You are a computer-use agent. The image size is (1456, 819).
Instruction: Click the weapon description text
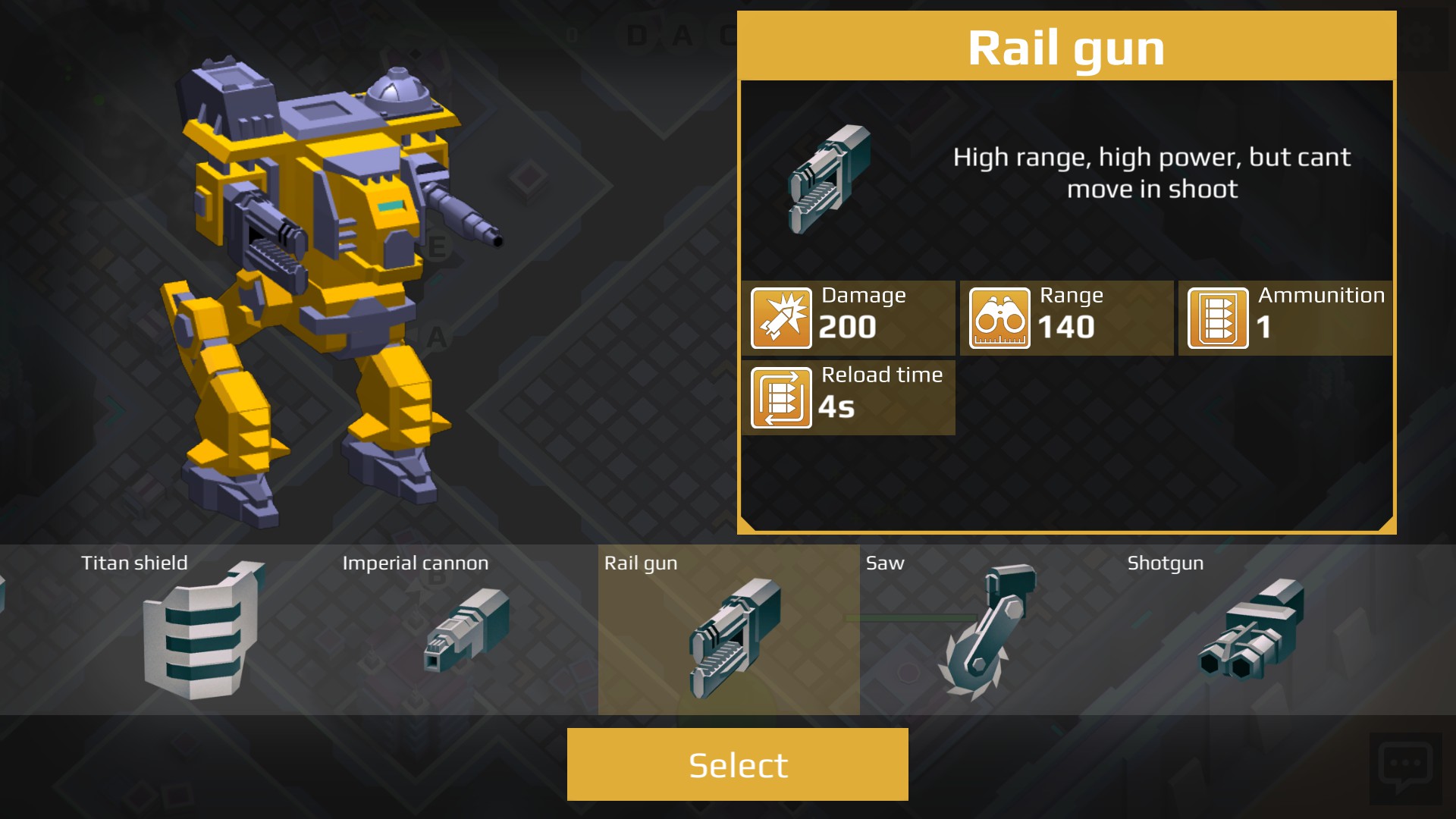click(x=1153, y=174)
